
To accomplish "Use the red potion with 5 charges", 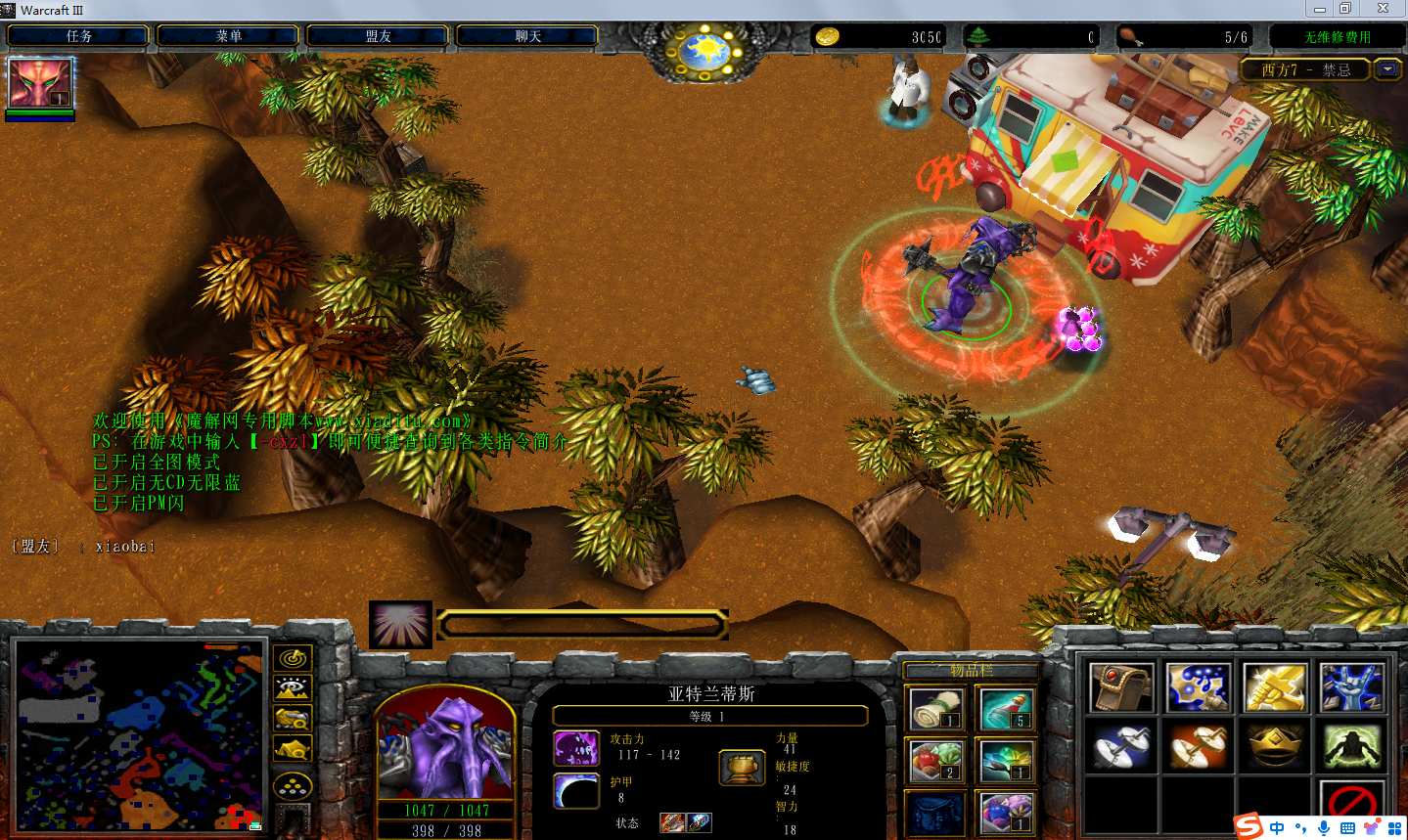I will coord(1007,709).
